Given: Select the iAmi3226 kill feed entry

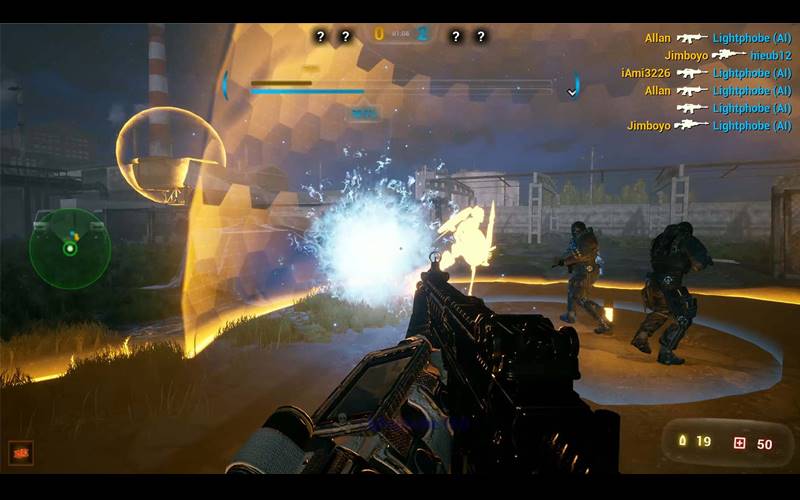Looking at the screenshot, I should 706,73.
